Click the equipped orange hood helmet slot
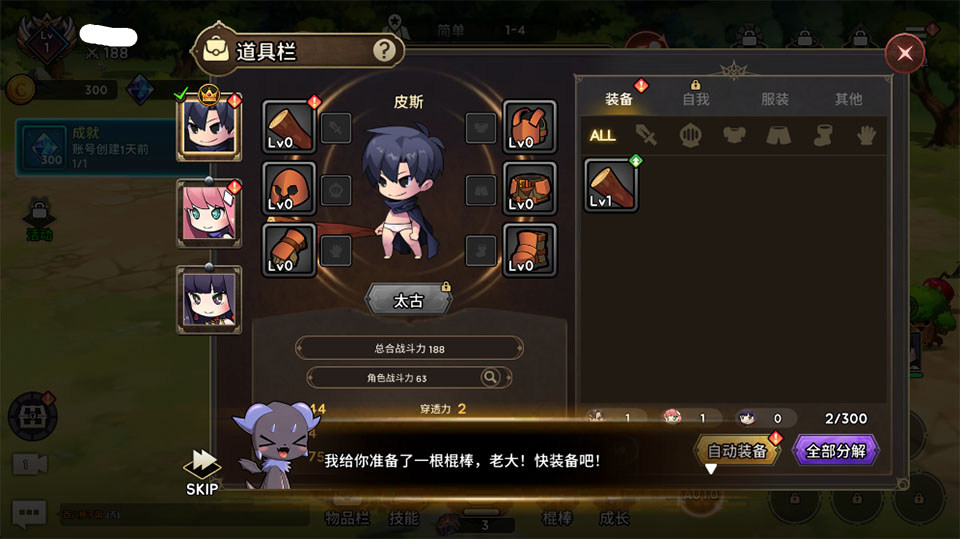Viewport: 960px width, 539px height. point(290,188)
